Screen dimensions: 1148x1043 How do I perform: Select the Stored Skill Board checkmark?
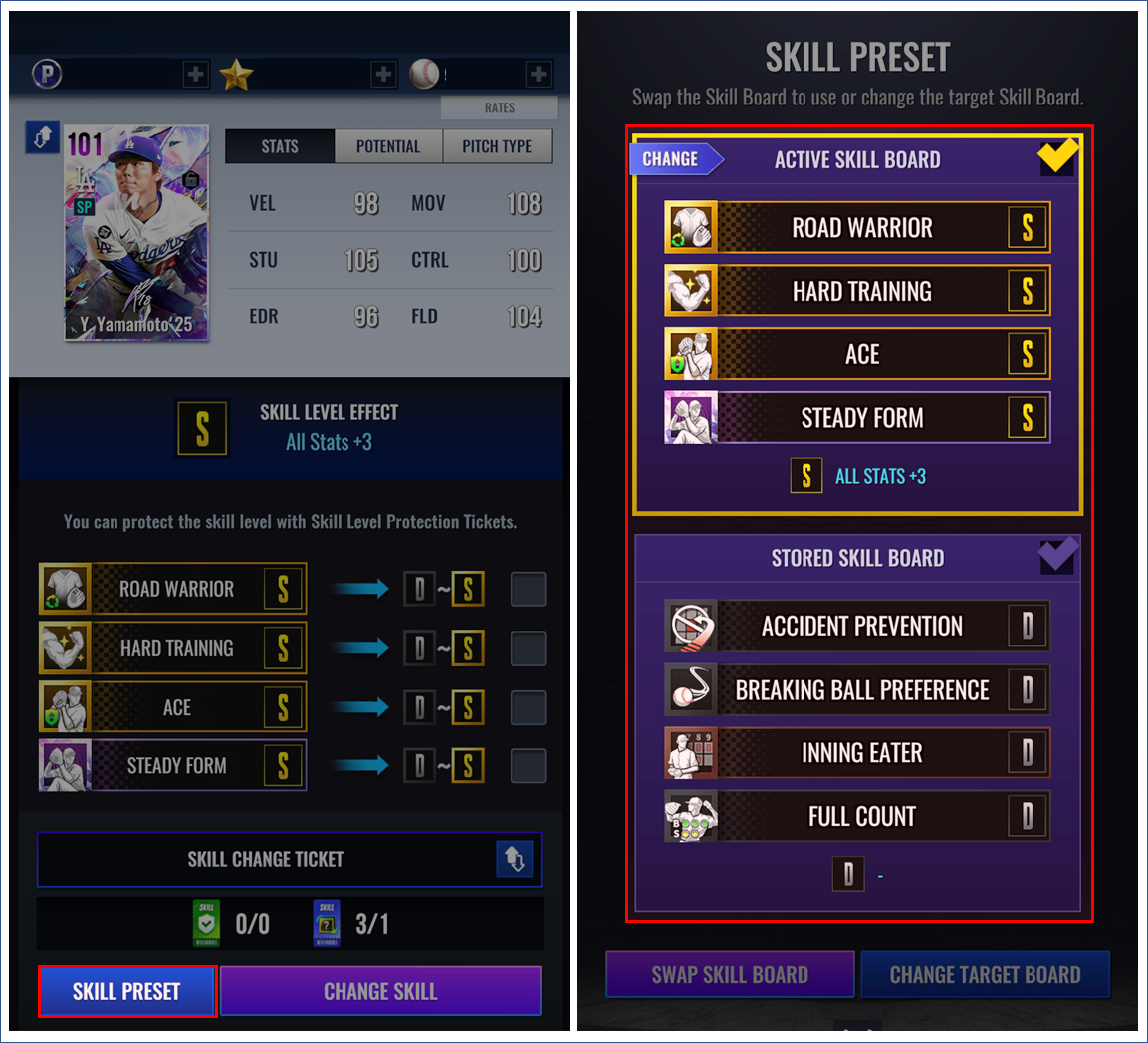[1056, 556]
